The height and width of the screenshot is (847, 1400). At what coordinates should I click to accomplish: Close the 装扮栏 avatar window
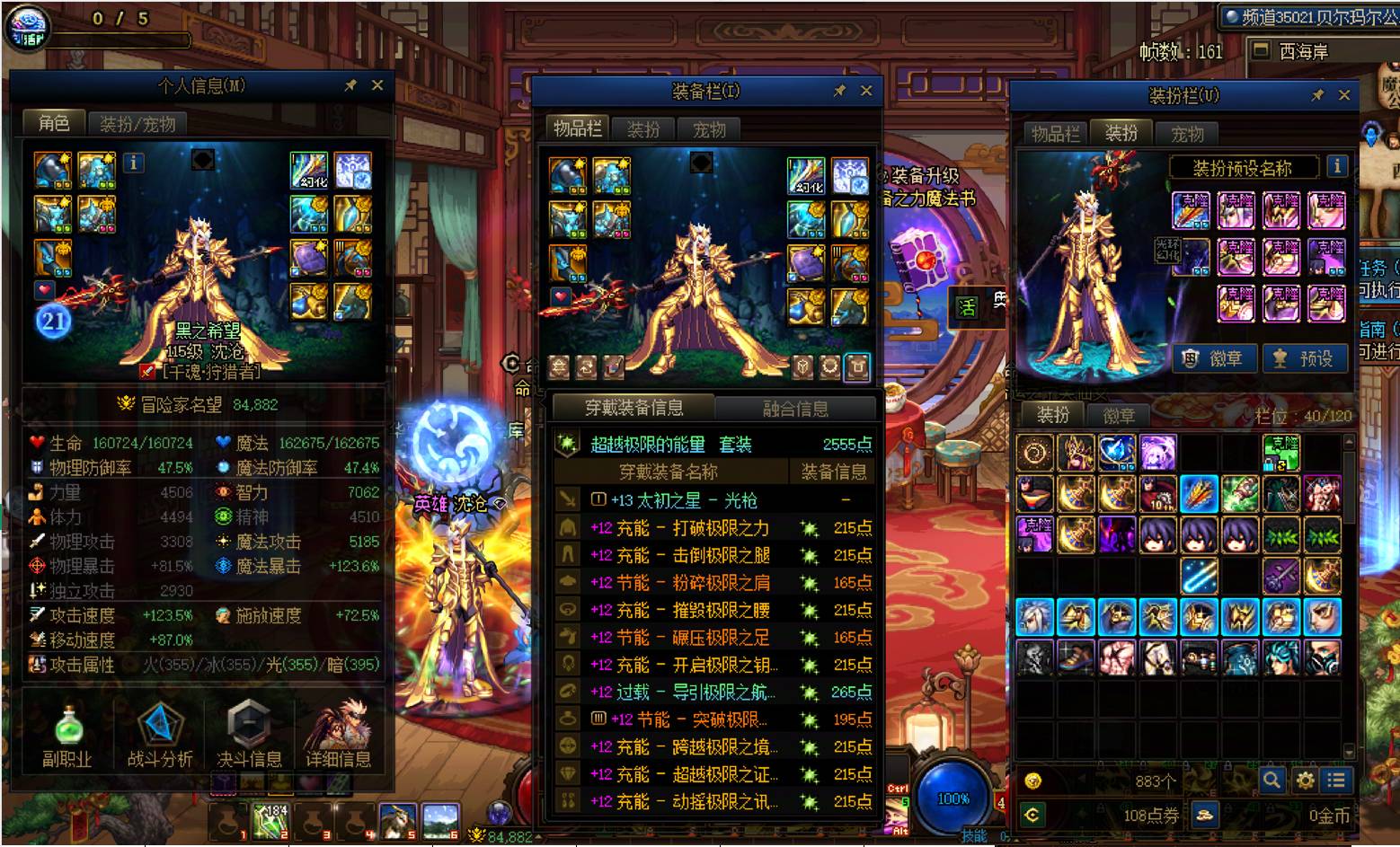click(1344, 95)
